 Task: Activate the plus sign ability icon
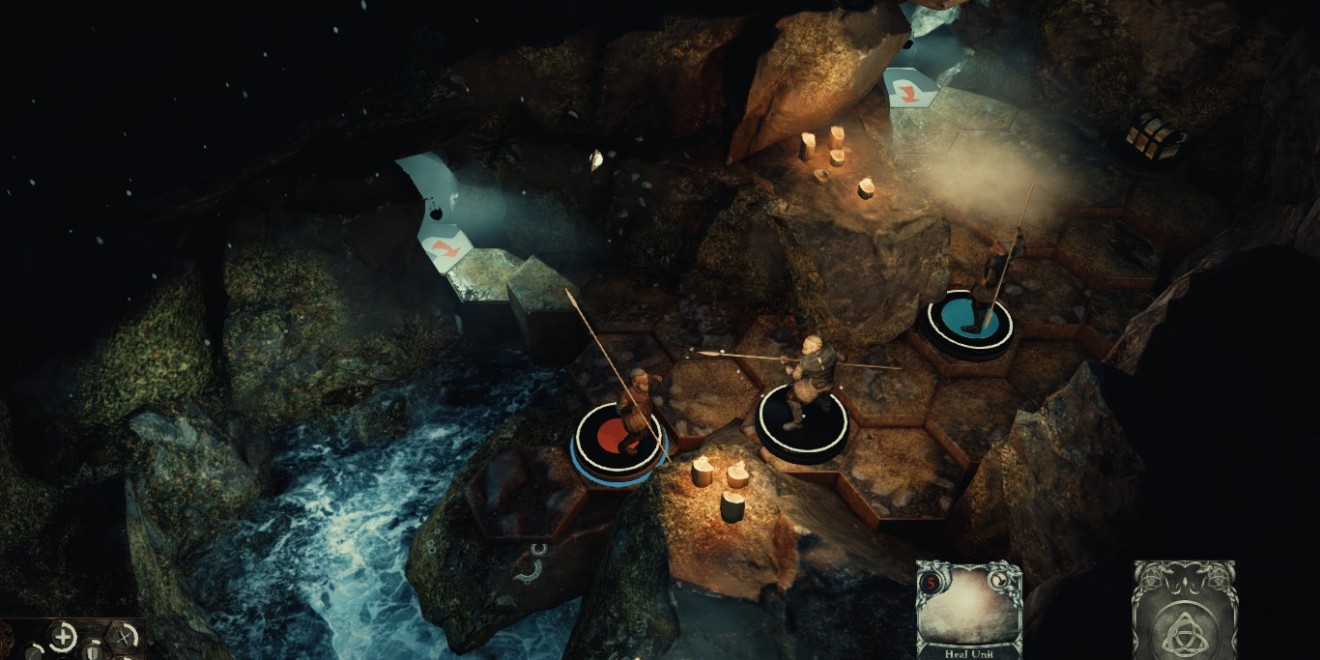click(62, 635)
